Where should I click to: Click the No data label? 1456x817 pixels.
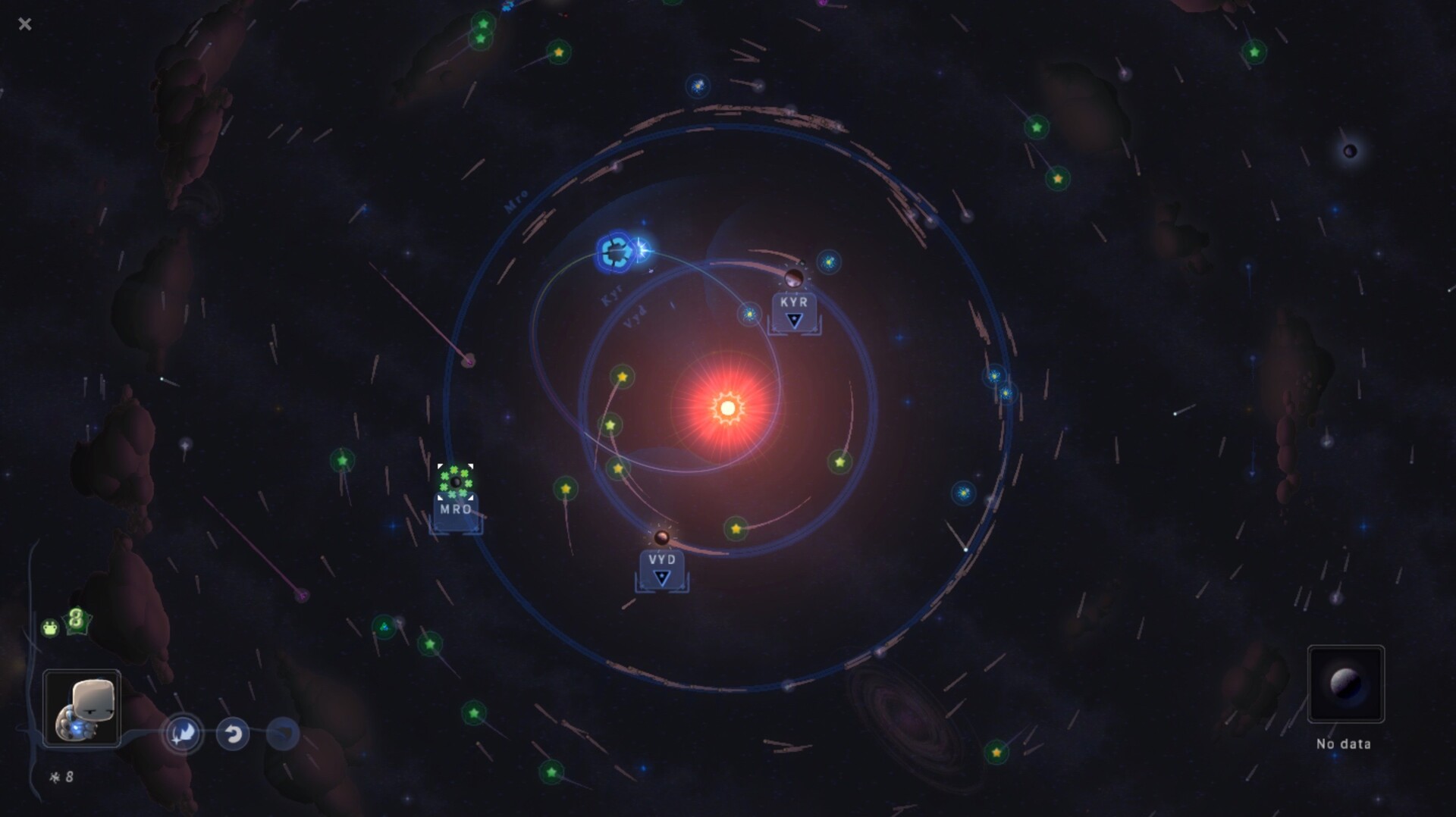1345,745
